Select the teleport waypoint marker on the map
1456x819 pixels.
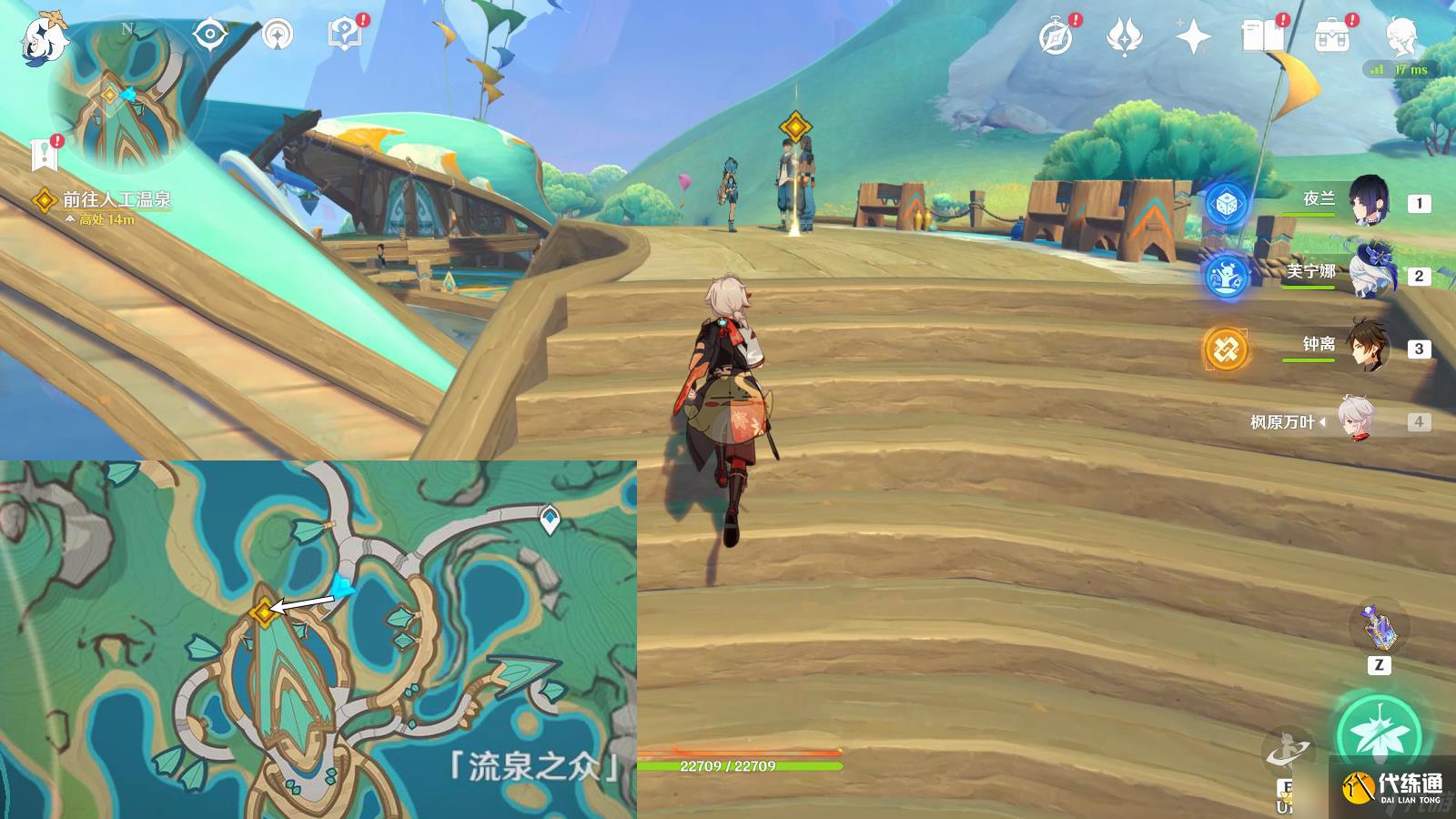click(x=550, y=520)
